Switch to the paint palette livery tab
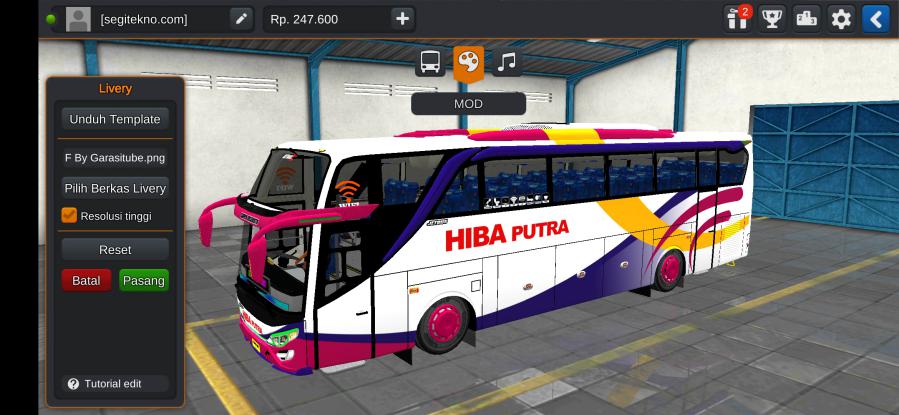 point(468,63)
